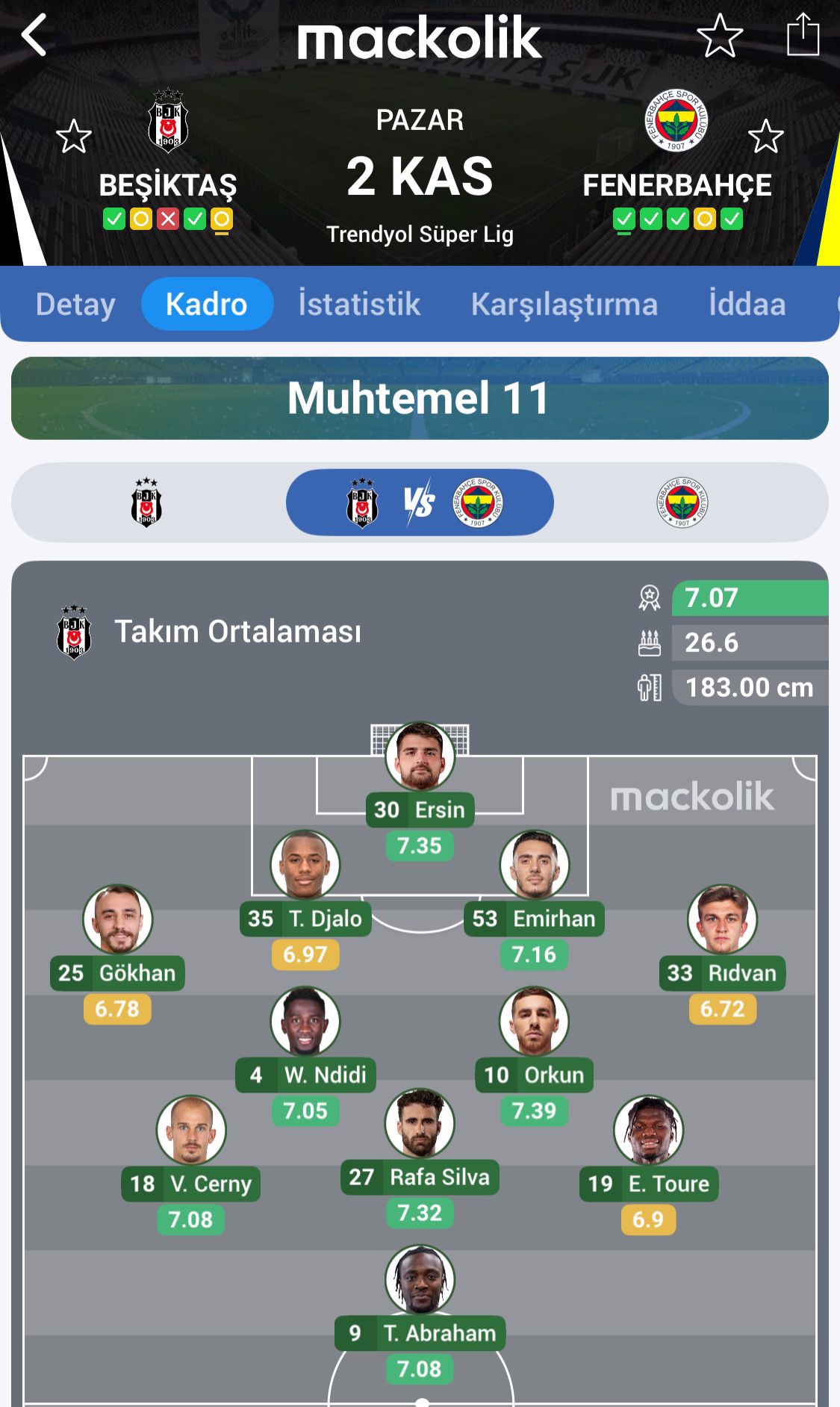
Task: Favorite Beşiktaş using the star beside its crest
Action: [x=74, y=137]
